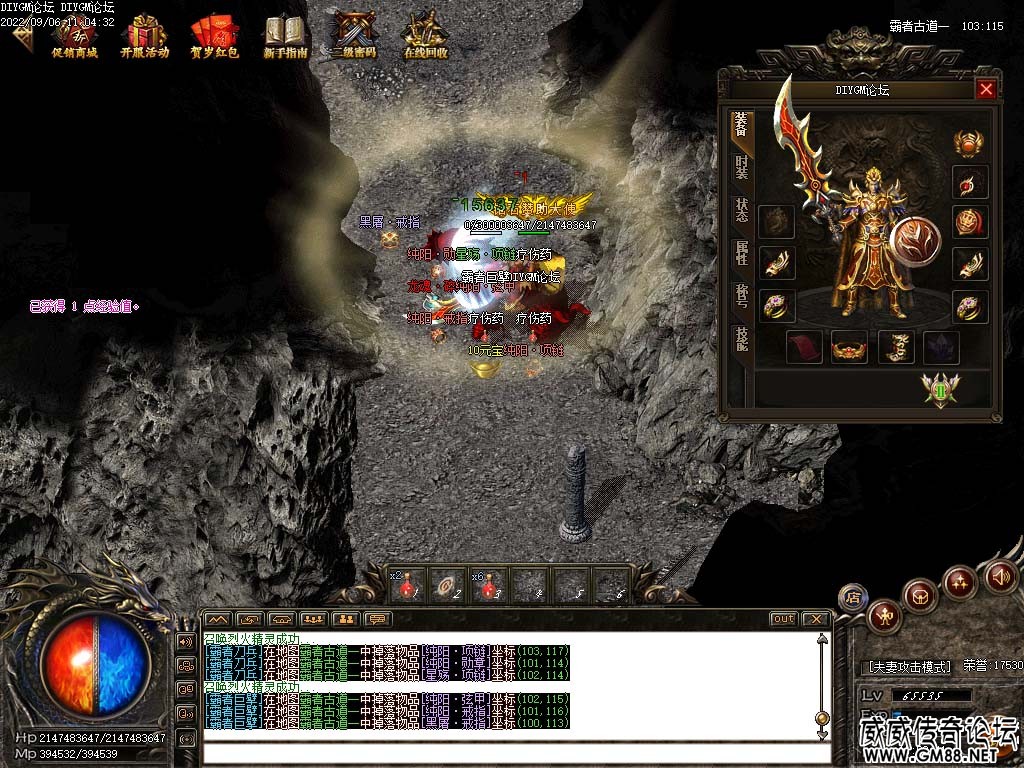The height and width of the screenshot is (768, 1024).
Task: Show the 称号 titles tab
Action: (741, 296)
